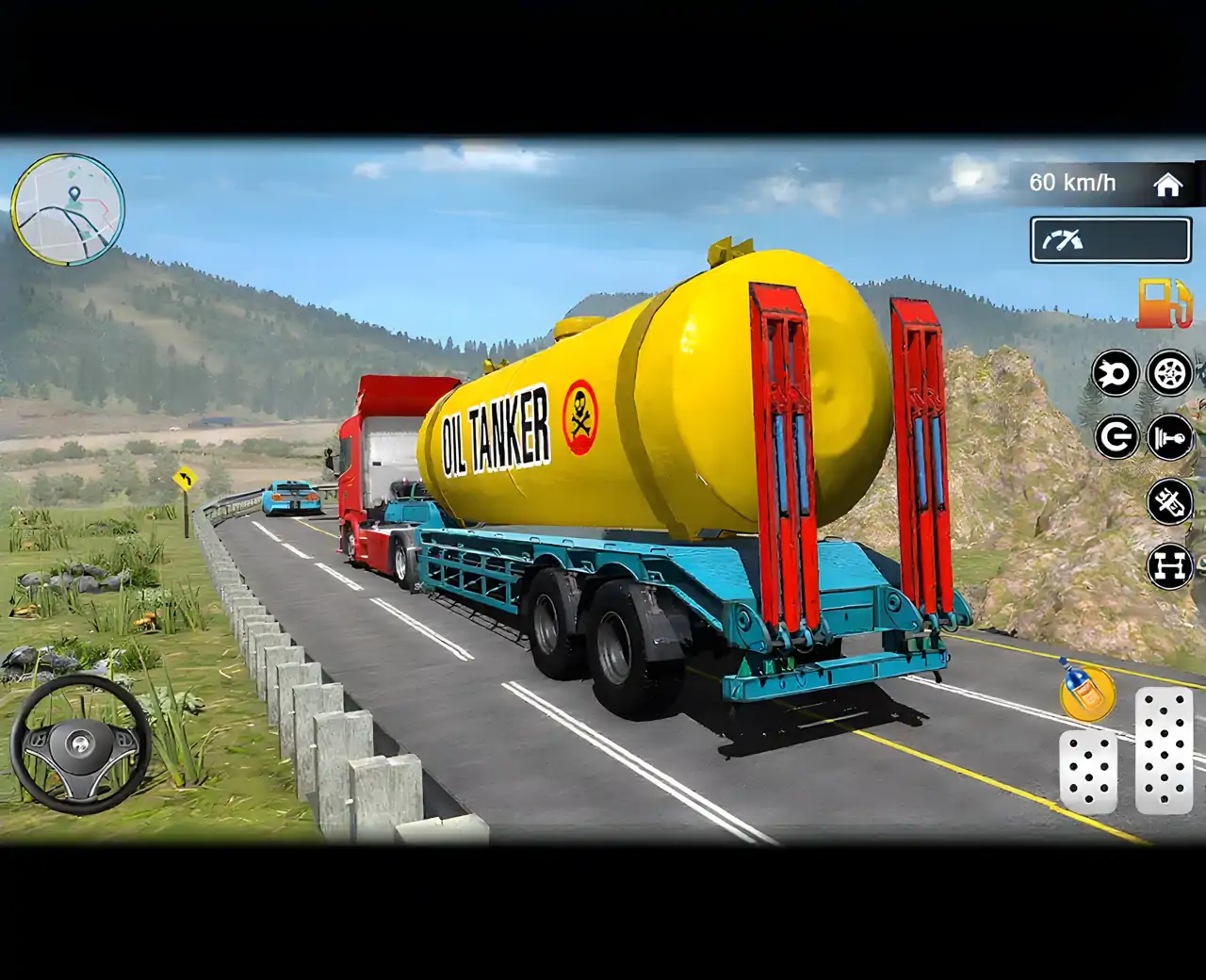Click the speedometer gauge panel
Viewport: 1206px width, 980px height.
(x=1111, y=240)
